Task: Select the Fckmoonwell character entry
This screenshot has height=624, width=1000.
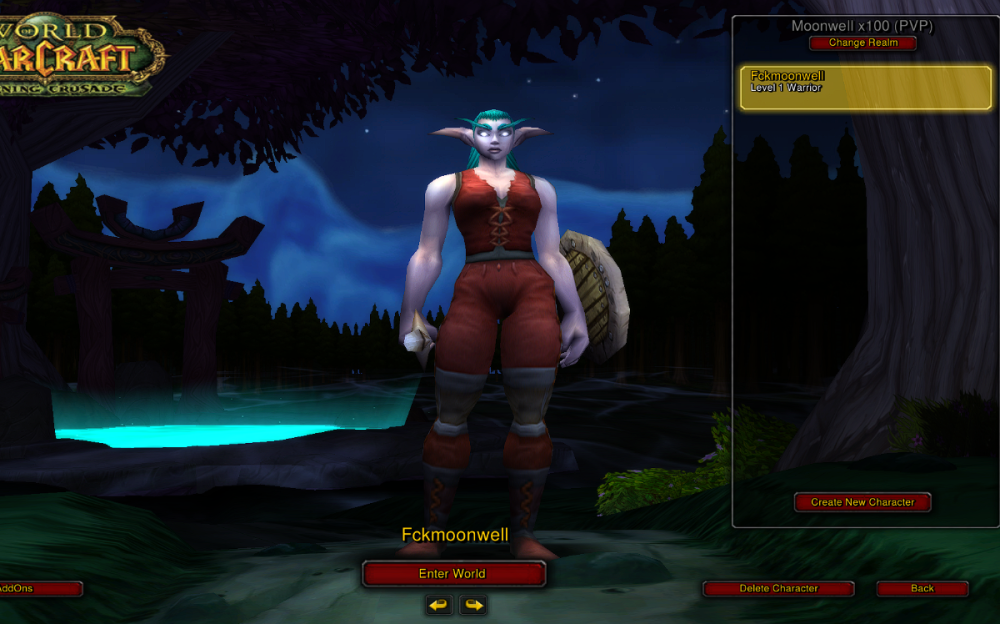Action: (865, 88)
